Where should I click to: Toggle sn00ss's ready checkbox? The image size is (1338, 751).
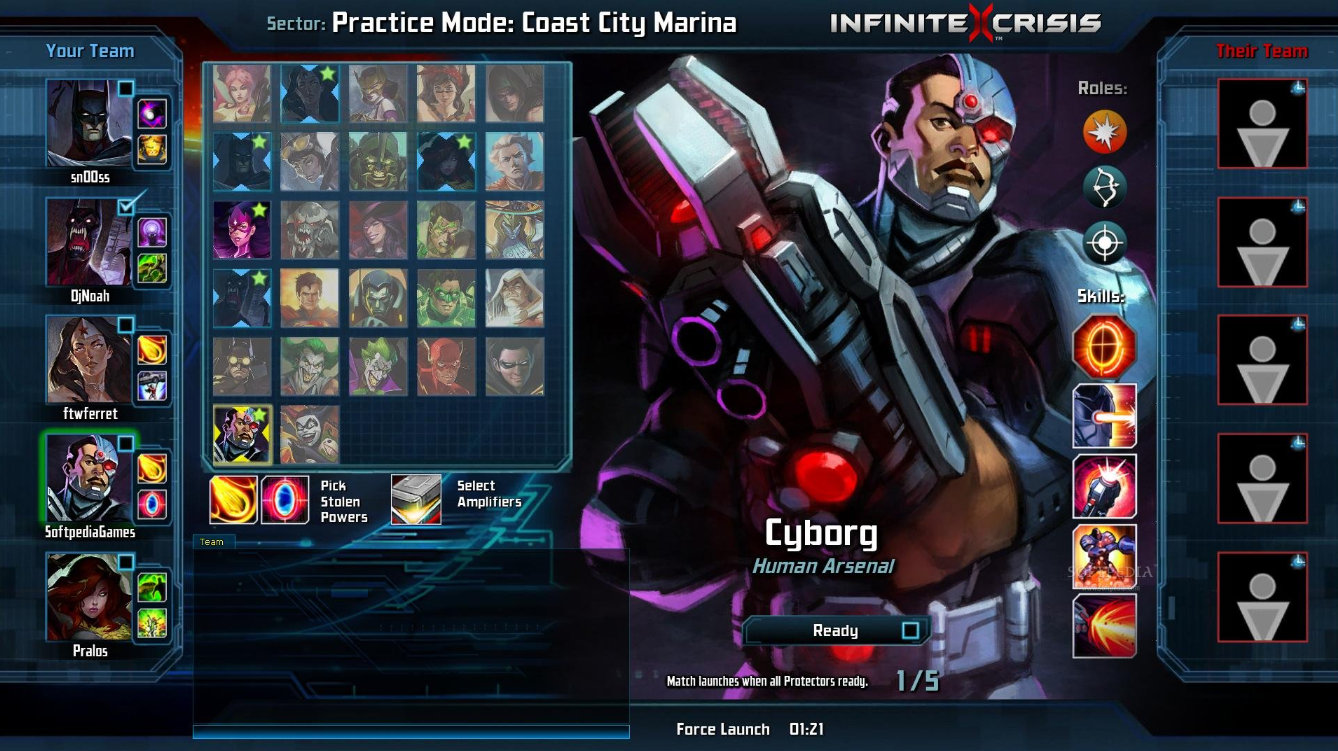(126, 88)
